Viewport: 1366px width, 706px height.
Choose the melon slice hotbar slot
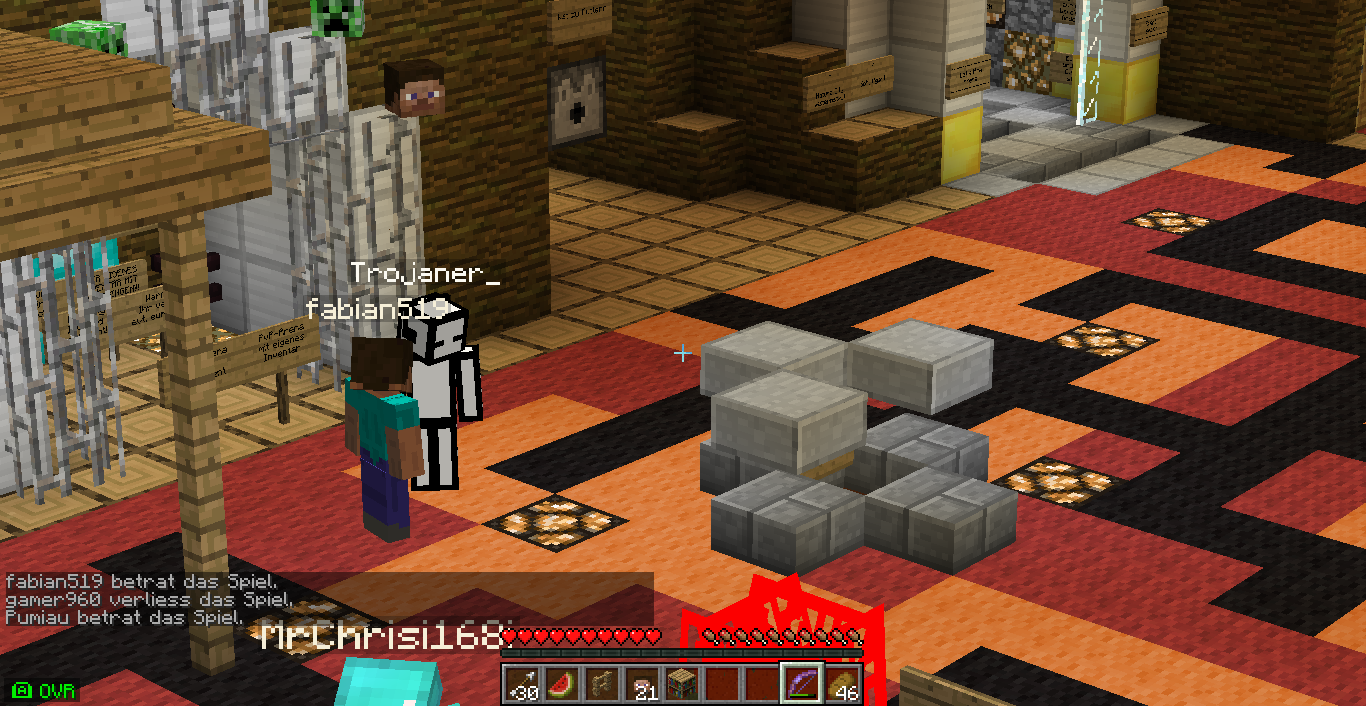coord(561,684)
